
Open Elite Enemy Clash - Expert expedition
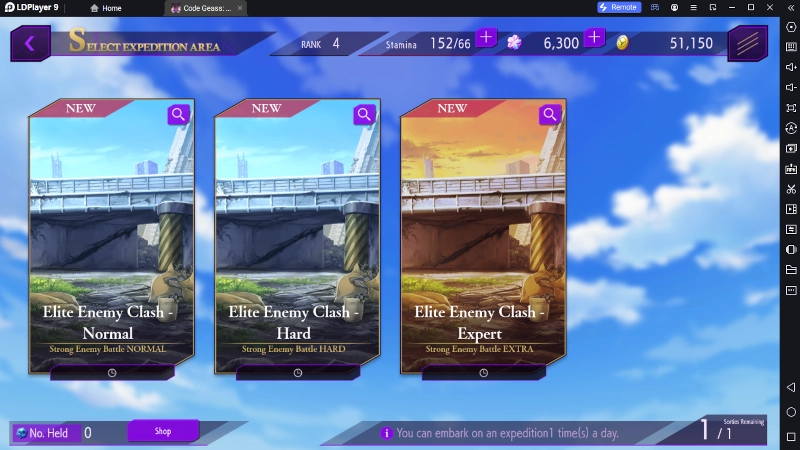[x=483, y=240]
